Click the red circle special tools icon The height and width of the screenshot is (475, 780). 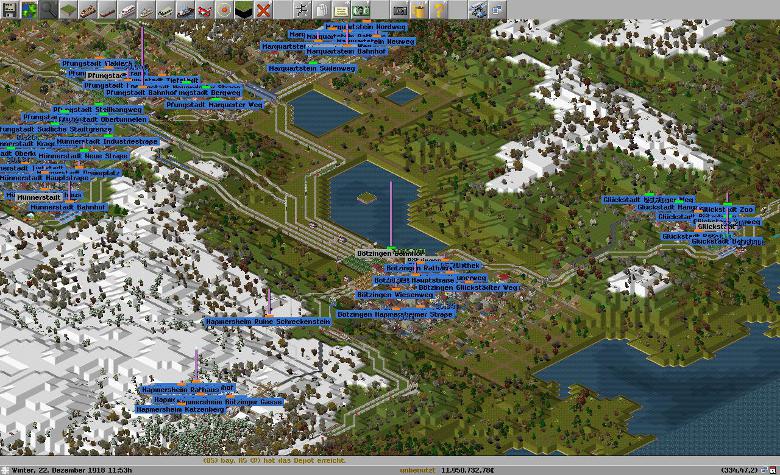pos(225,10)
